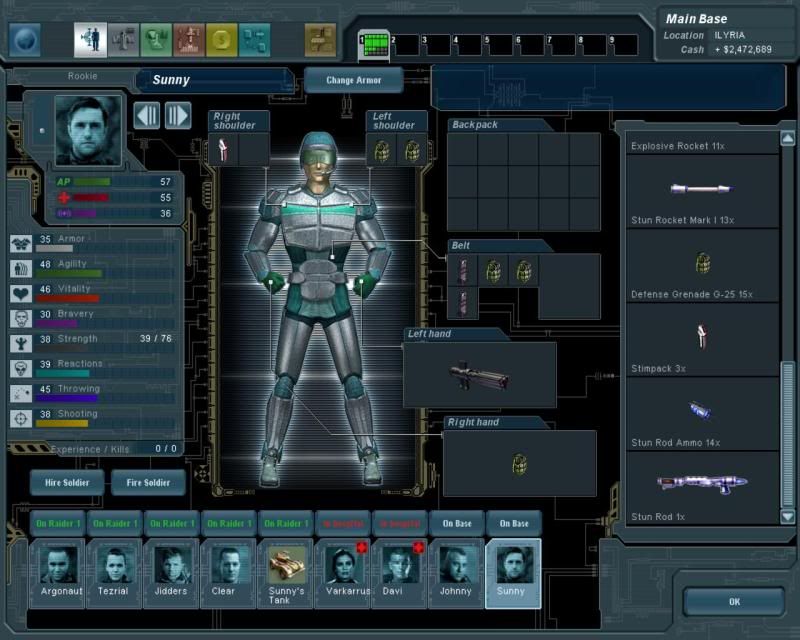Click the rocket launcher in the left hand
Image resolution: width=800 pixels, height=640 pixels.
click(x=479, y=375)
